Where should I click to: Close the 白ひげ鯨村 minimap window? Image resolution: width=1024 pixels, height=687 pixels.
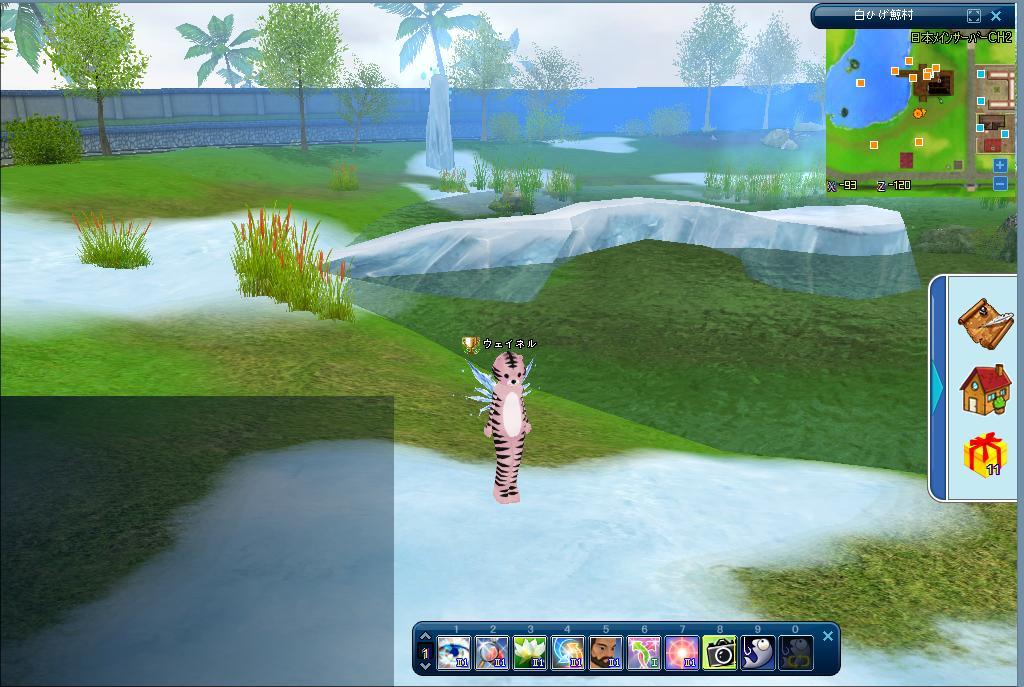point(996,16)
